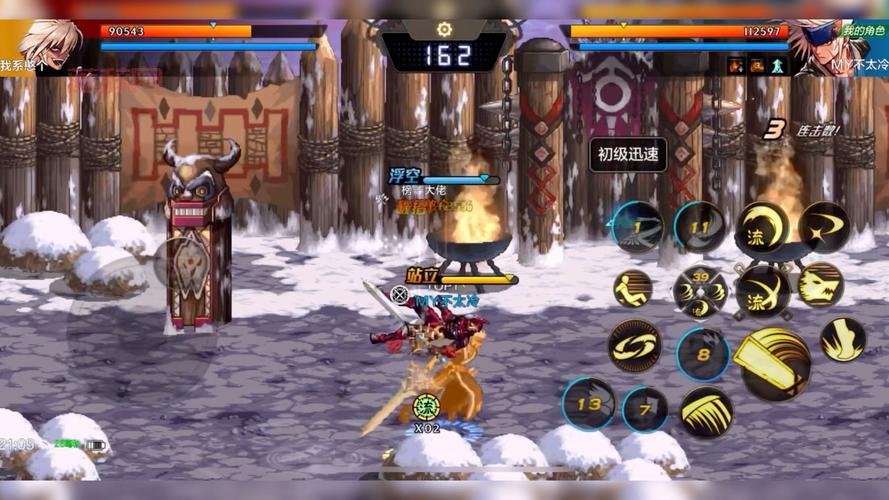The width and height of the screenshot is (889, 500).
Task: Tap the skill on 8 second cooldown
Action: tap(703, 354)
